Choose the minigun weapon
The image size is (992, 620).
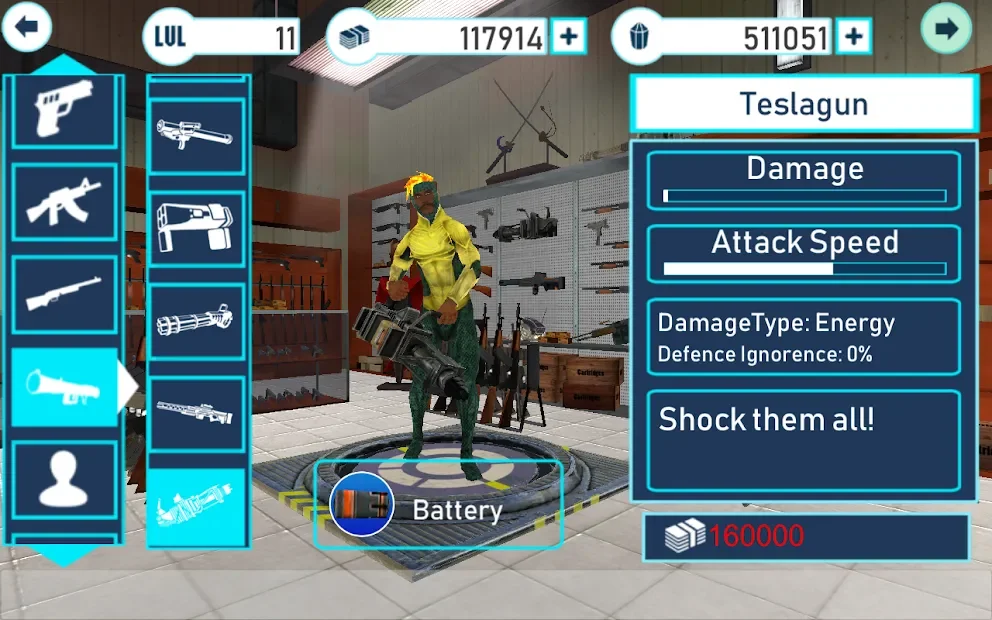point(196,322)
